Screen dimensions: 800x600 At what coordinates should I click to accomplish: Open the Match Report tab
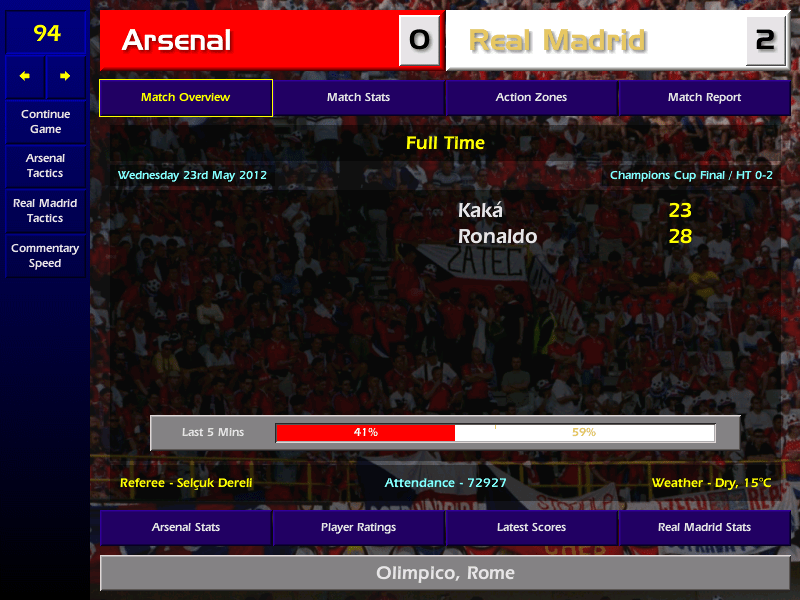click(704, 98)
